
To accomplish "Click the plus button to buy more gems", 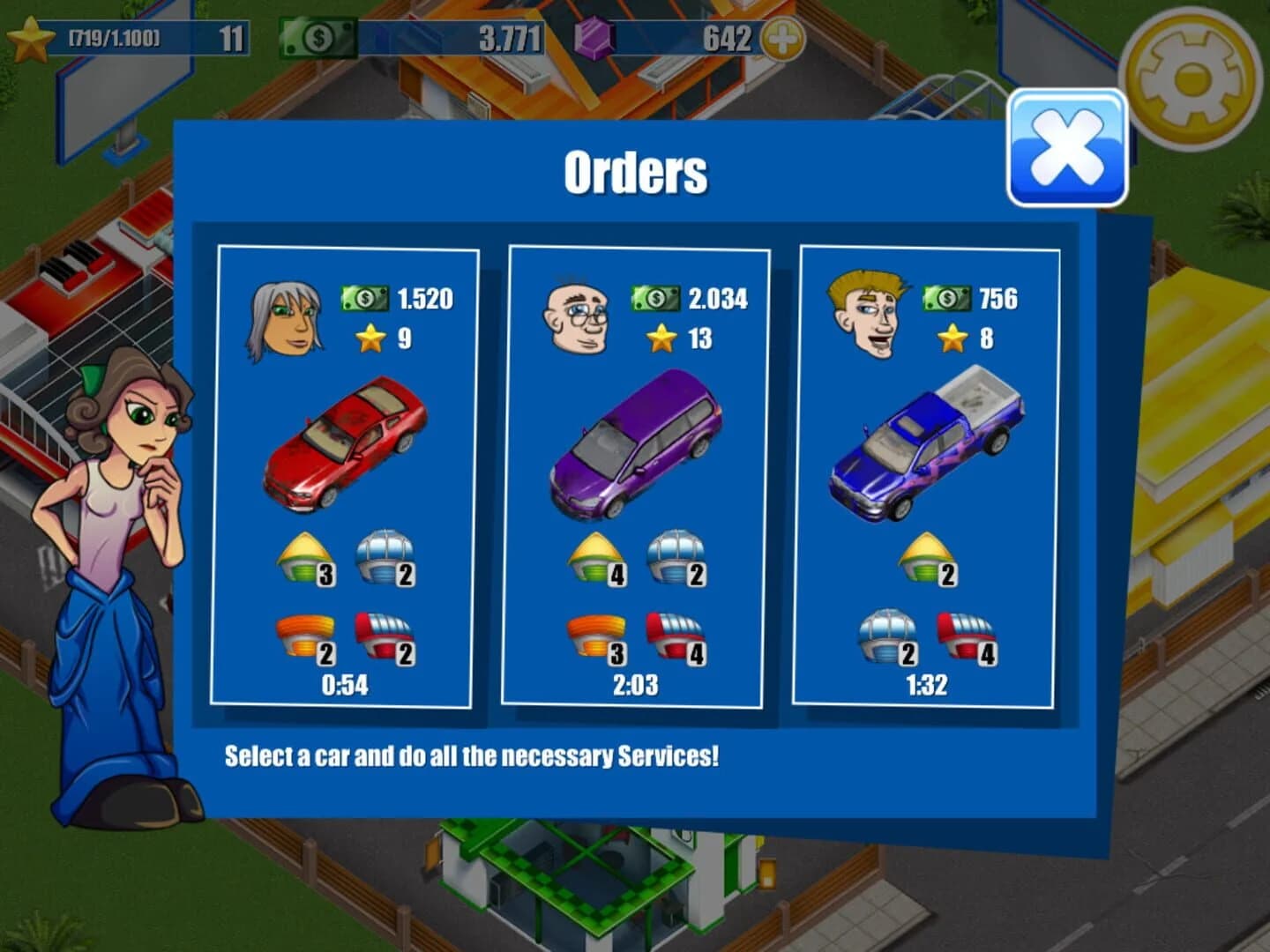I will click(x=784, y=37).
